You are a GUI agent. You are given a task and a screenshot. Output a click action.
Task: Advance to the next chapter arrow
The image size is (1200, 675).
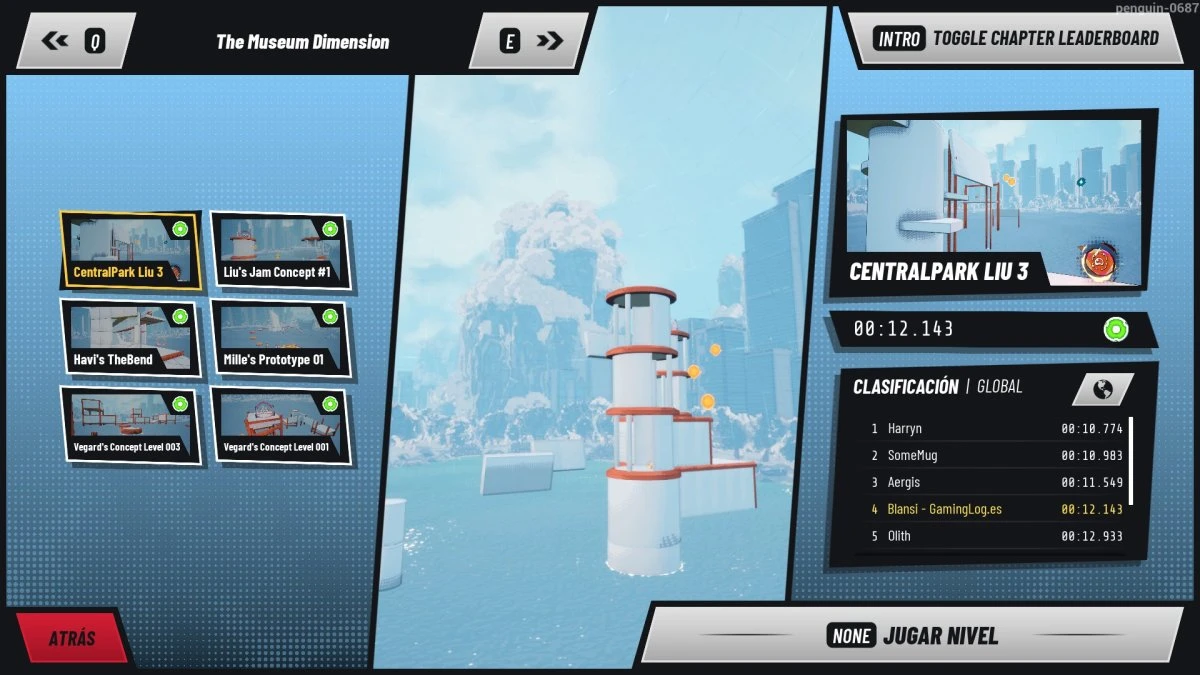(532, 41)
